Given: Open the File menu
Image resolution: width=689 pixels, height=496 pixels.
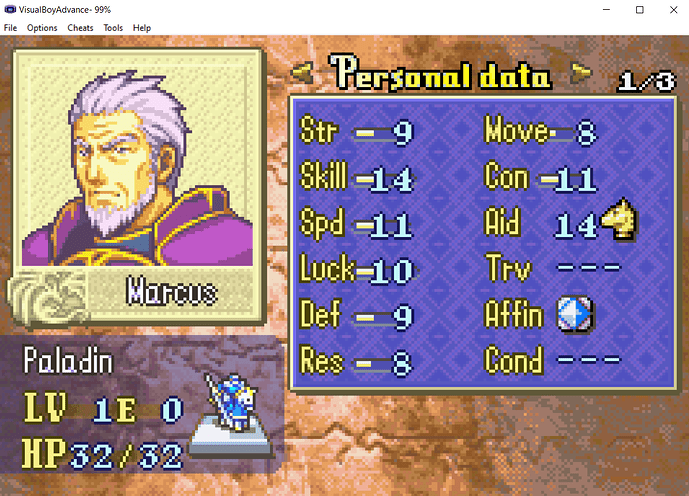Looking at the screenshot, I should tap(11, 27).
